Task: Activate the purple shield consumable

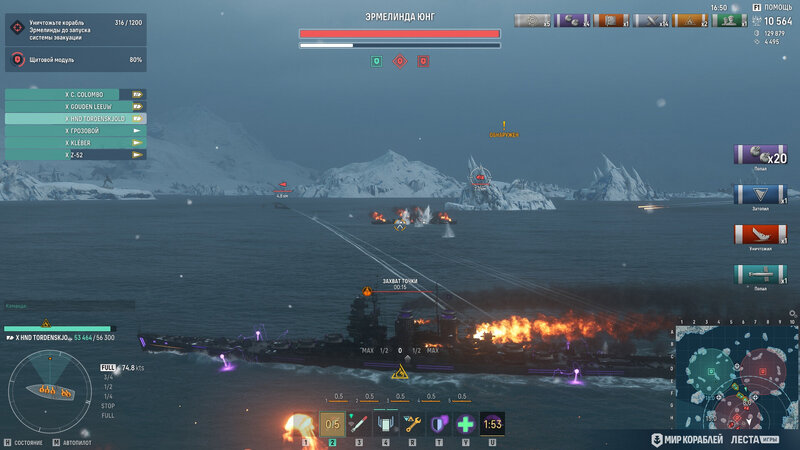Action: 439,424
